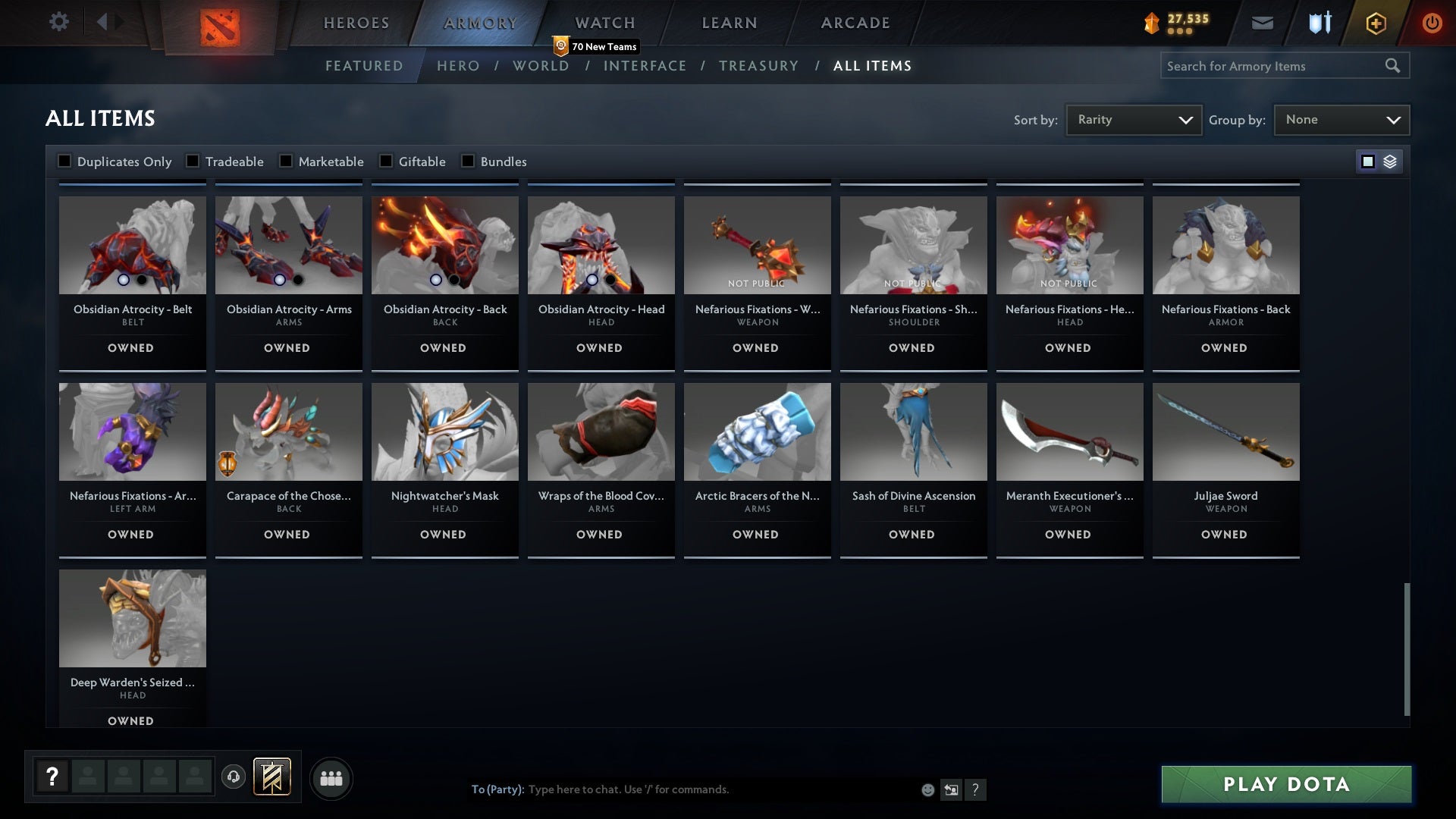Switch to the TREASURY tab
The width and height of the screenshot is (1456, 819).
[758, 66]
